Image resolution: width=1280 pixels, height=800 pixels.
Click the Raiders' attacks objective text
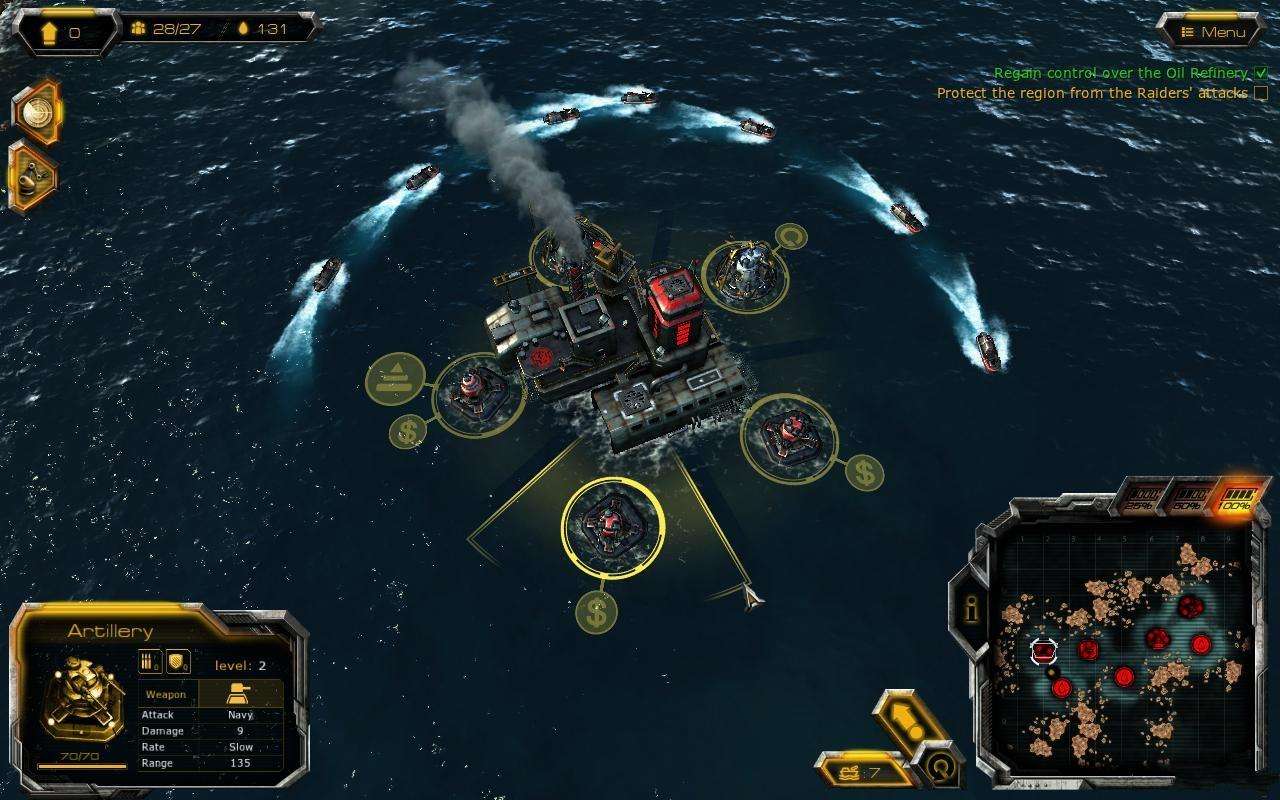click(x=1091, y=93)
